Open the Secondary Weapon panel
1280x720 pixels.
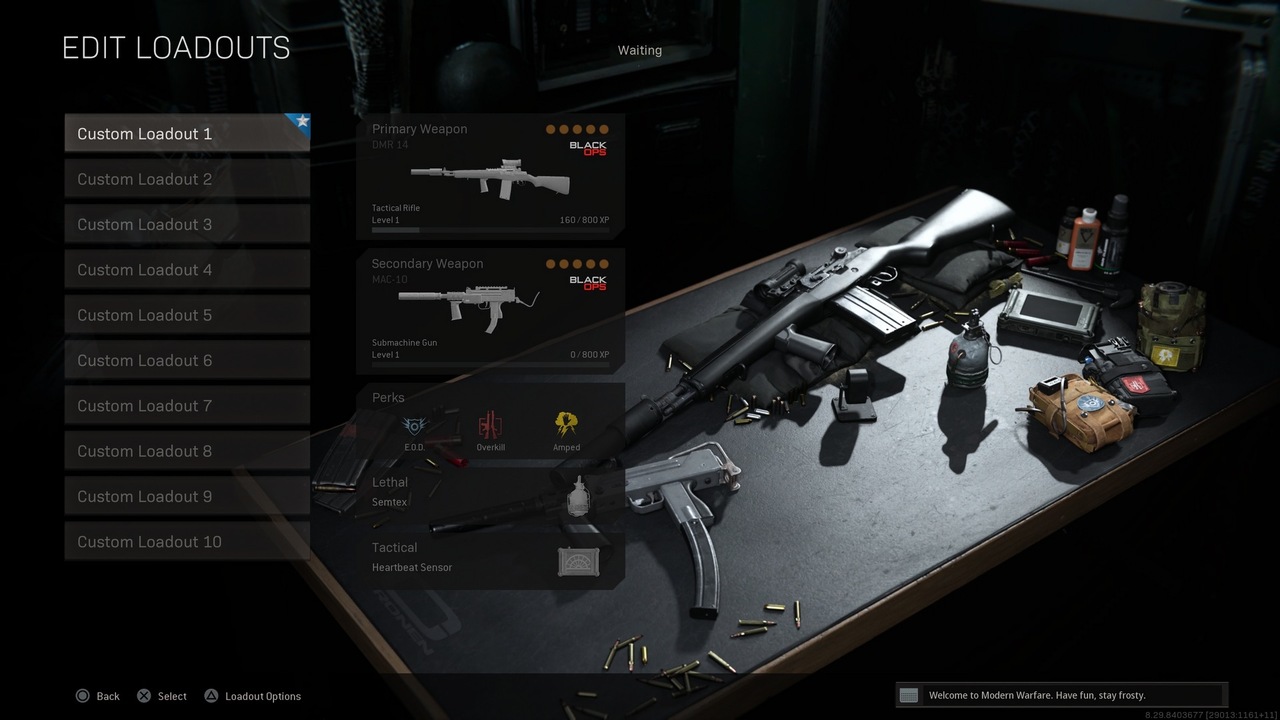490,310
